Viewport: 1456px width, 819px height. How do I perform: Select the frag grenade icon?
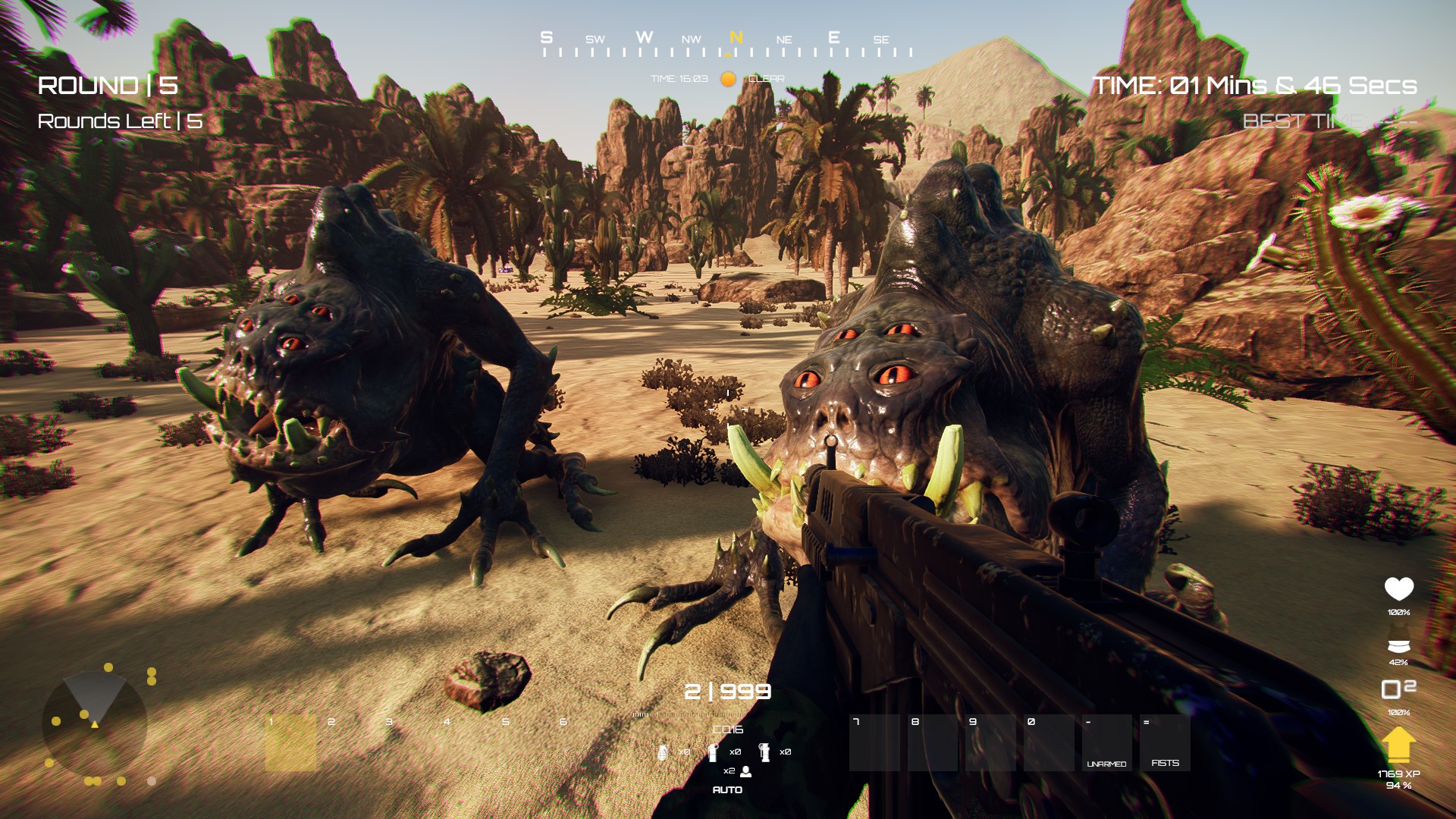coord(664,753)
